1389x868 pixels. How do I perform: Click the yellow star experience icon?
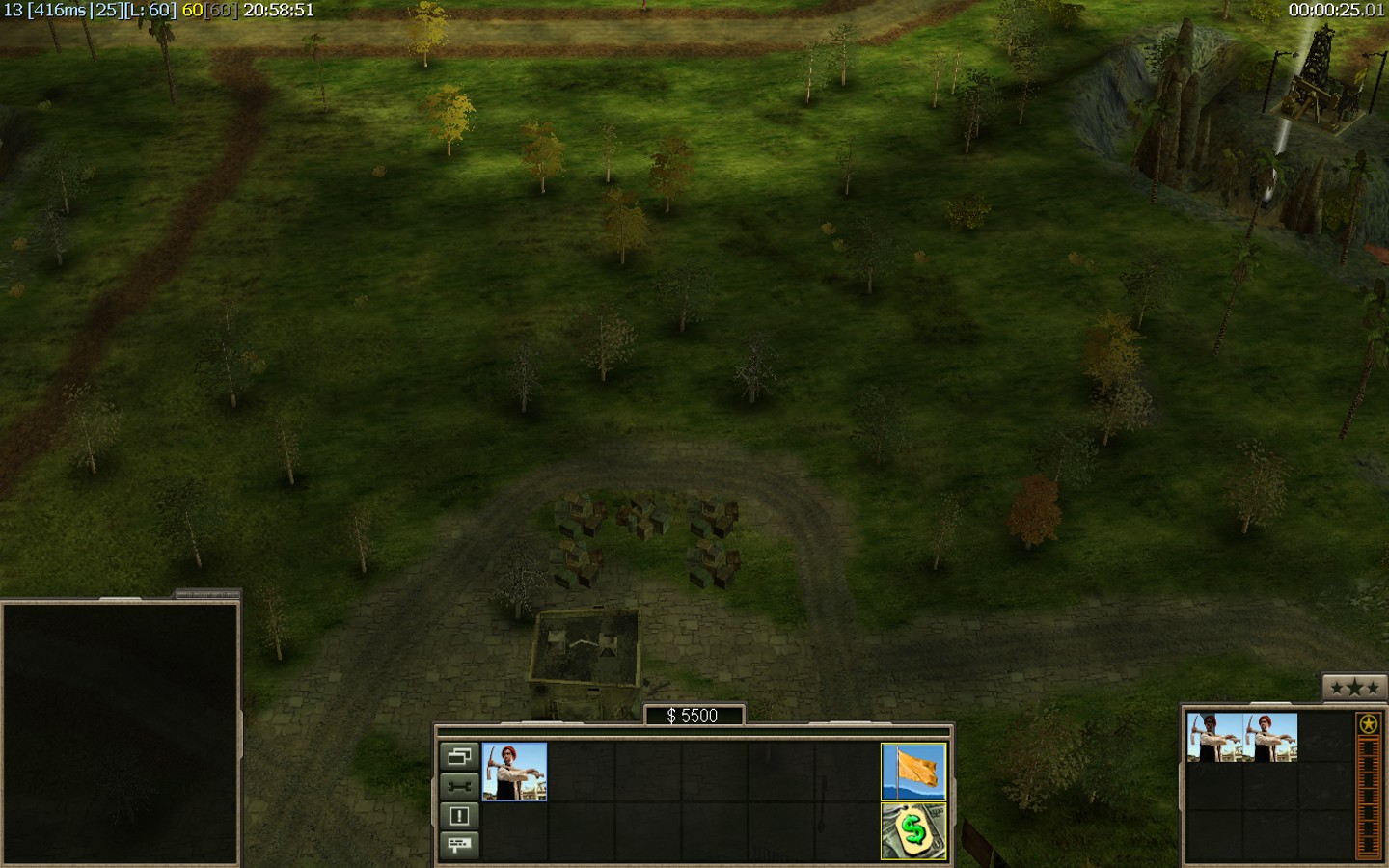1368,724
